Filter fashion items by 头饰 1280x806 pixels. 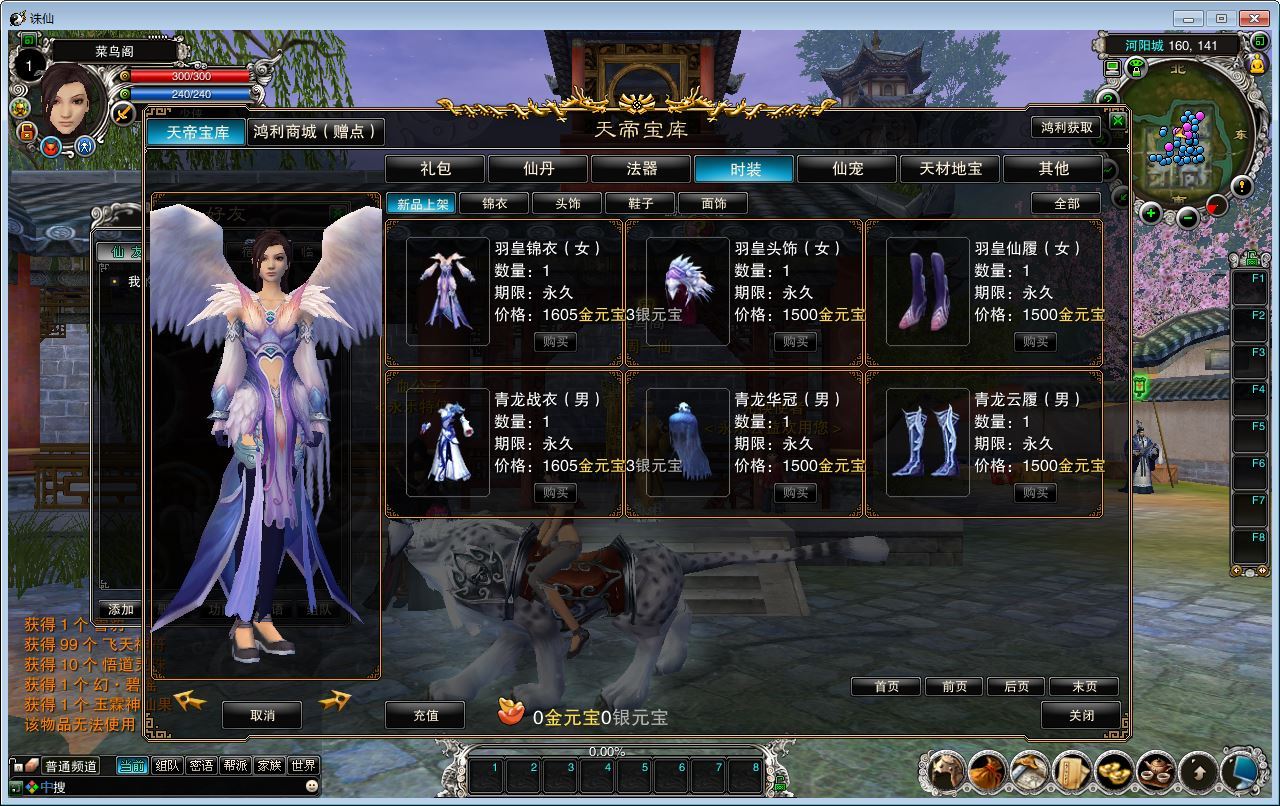(568, 204)
